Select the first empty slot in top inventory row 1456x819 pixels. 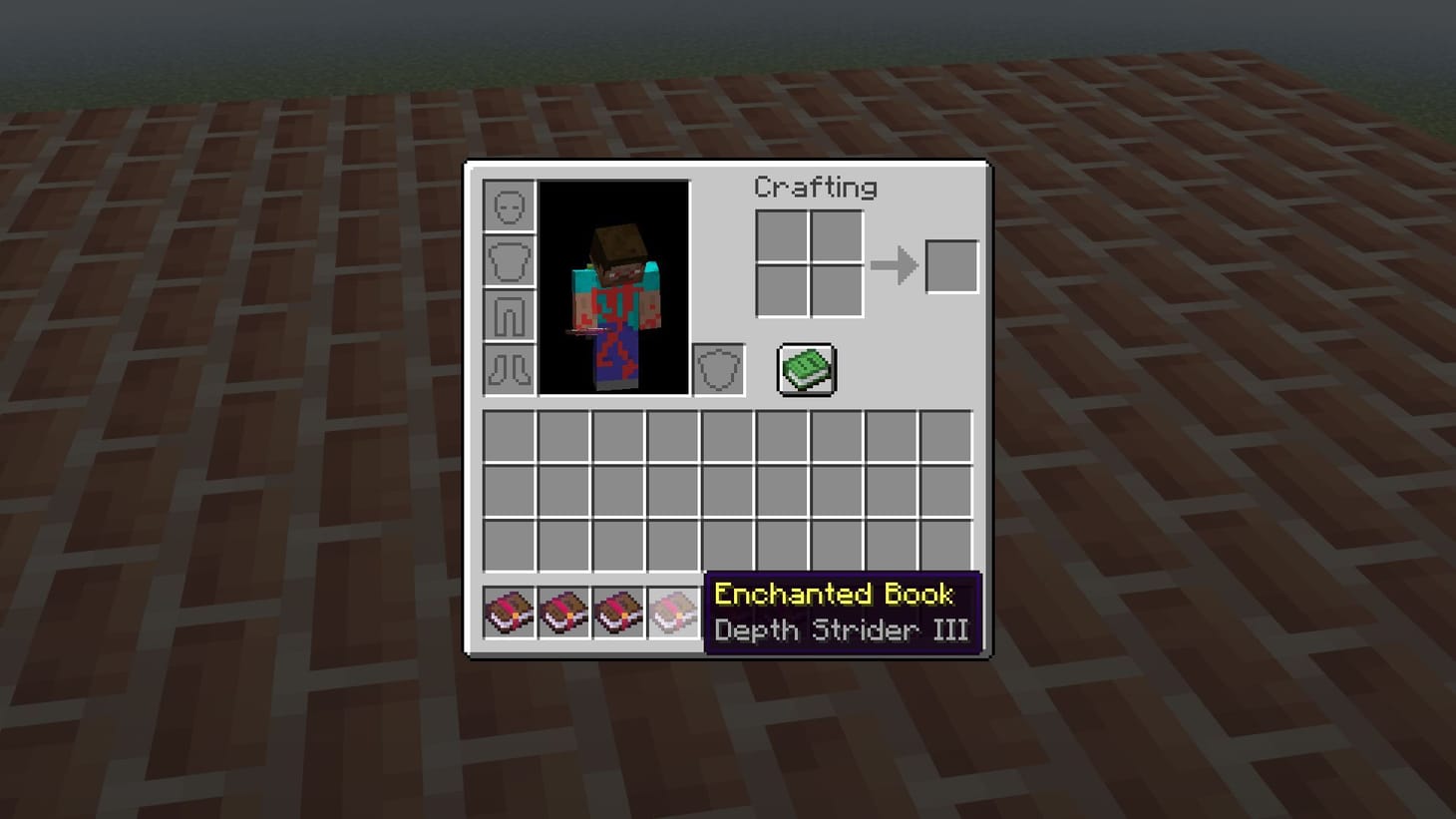[x=510, y=436]
